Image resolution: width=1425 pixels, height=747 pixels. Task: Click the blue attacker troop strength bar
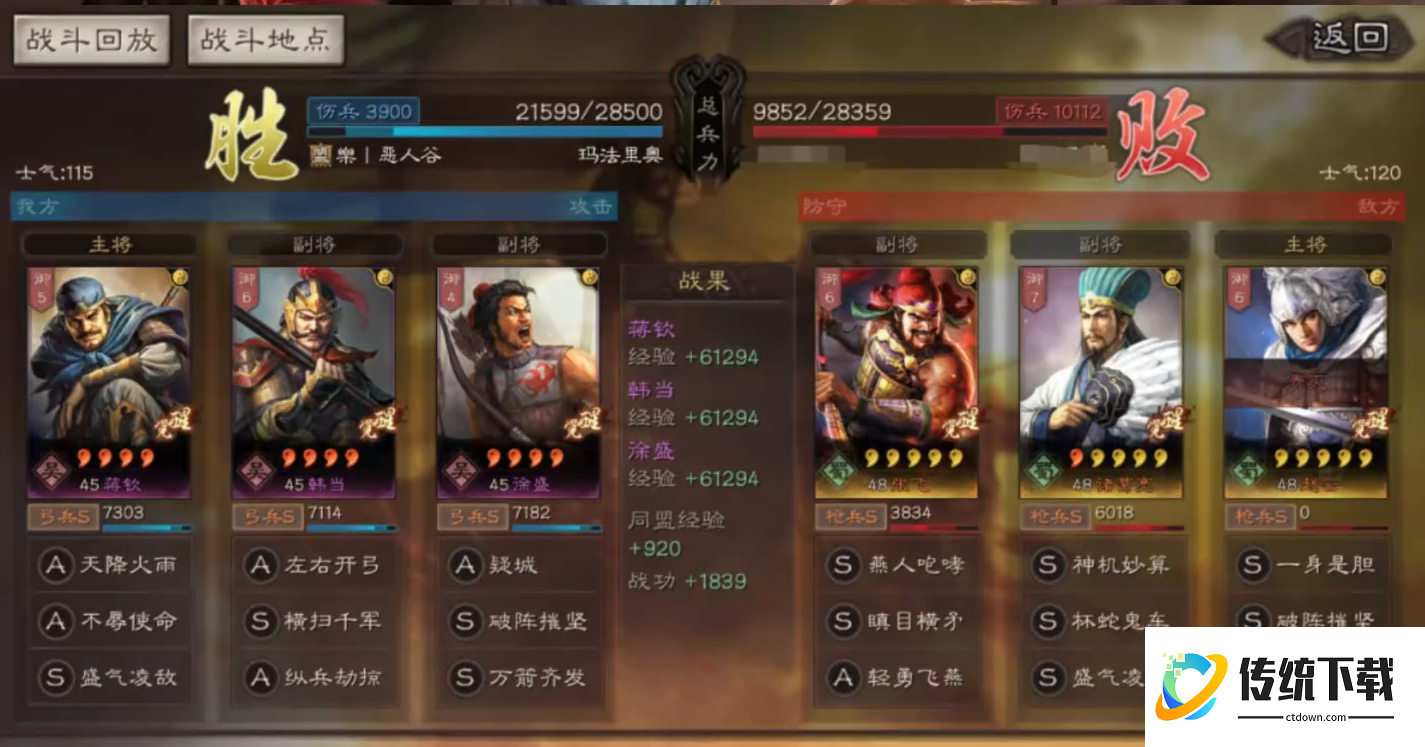(x=487, y=130)
